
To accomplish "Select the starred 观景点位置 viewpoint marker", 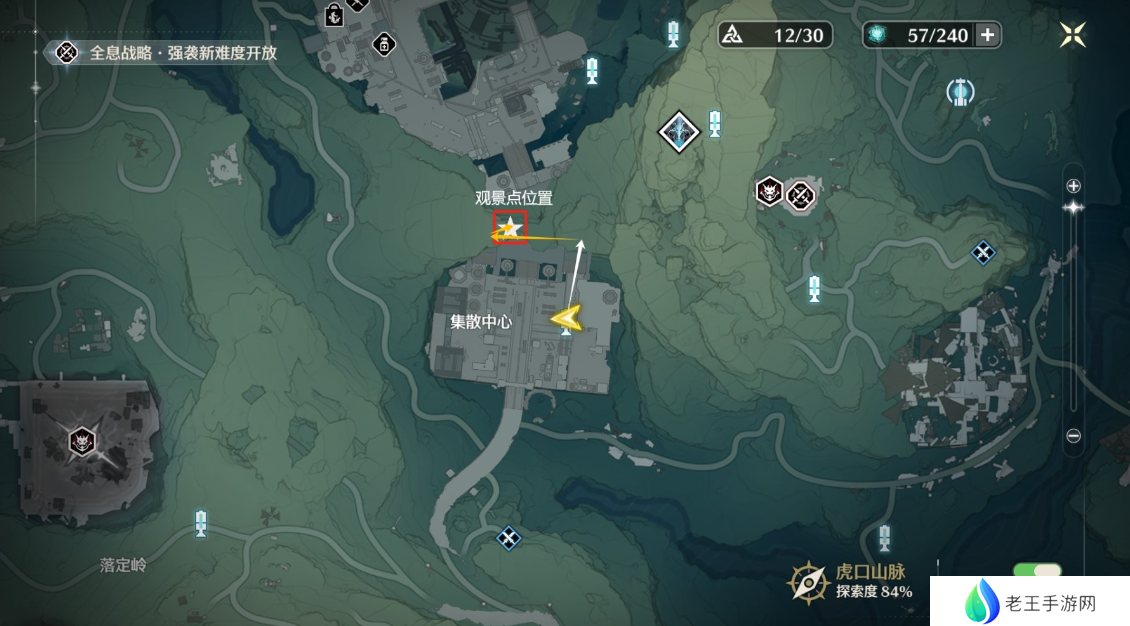I will point(510,228).
